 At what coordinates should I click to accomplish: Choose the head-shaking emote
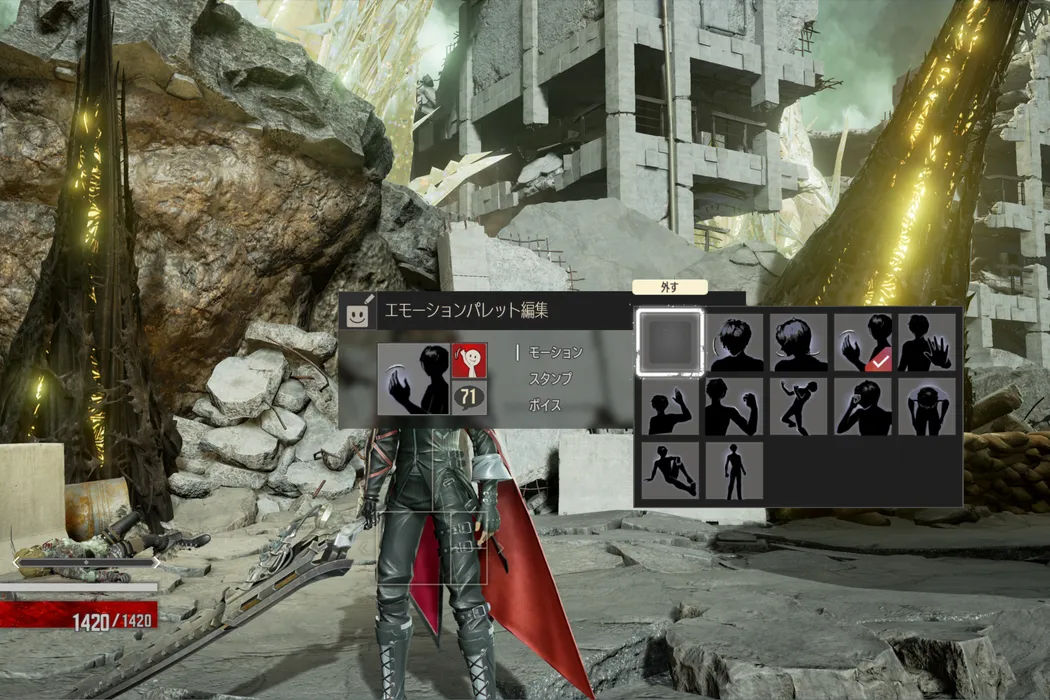(798, 343)
